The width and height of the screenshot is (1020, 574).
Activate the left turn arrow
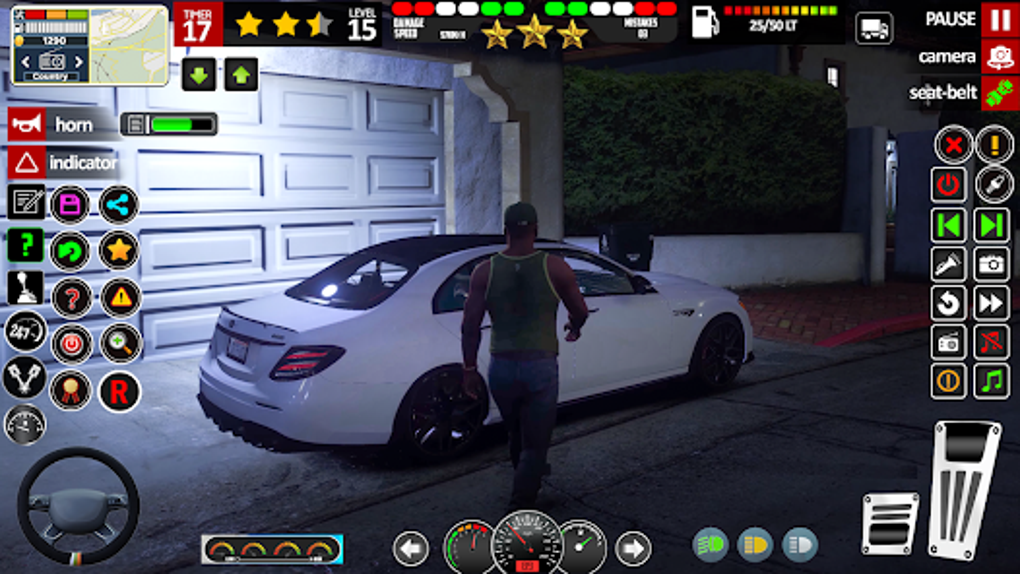pyautogui.click(x=411, y=548)
